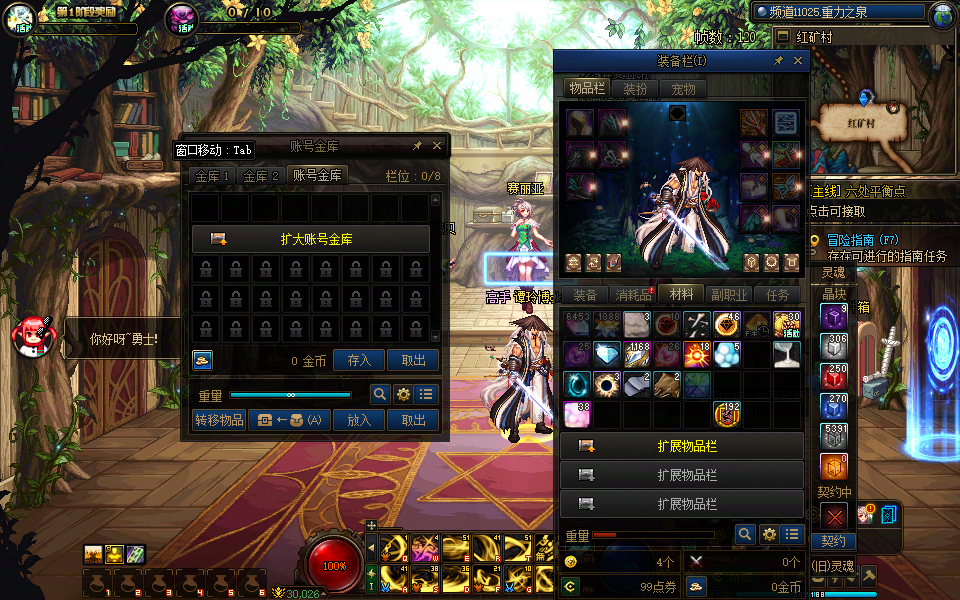
Task: Select the 放入 button in the vault
Action: [359, 420]
